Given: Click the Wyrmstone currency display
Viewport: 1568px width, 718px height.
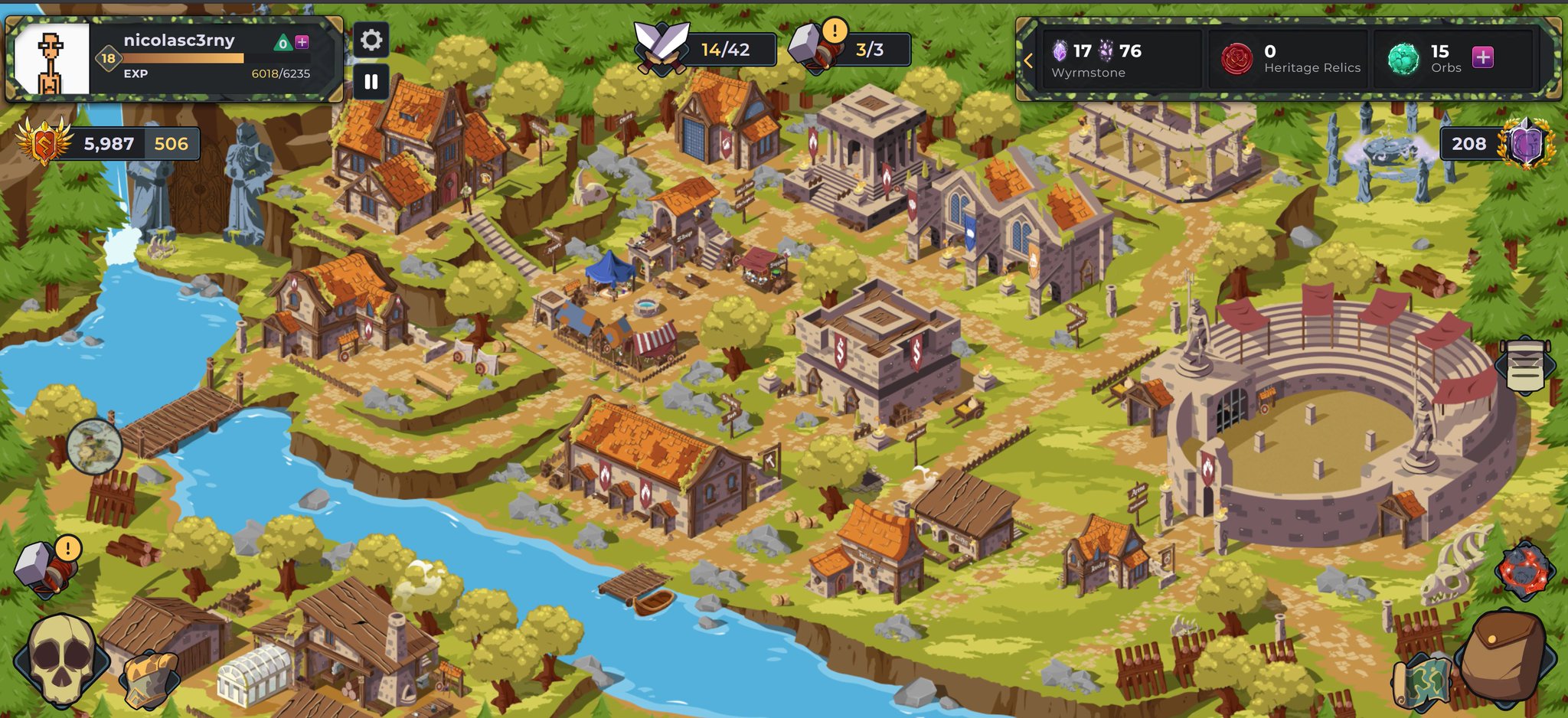Looking at the screenshot, I should point(1096,60).
